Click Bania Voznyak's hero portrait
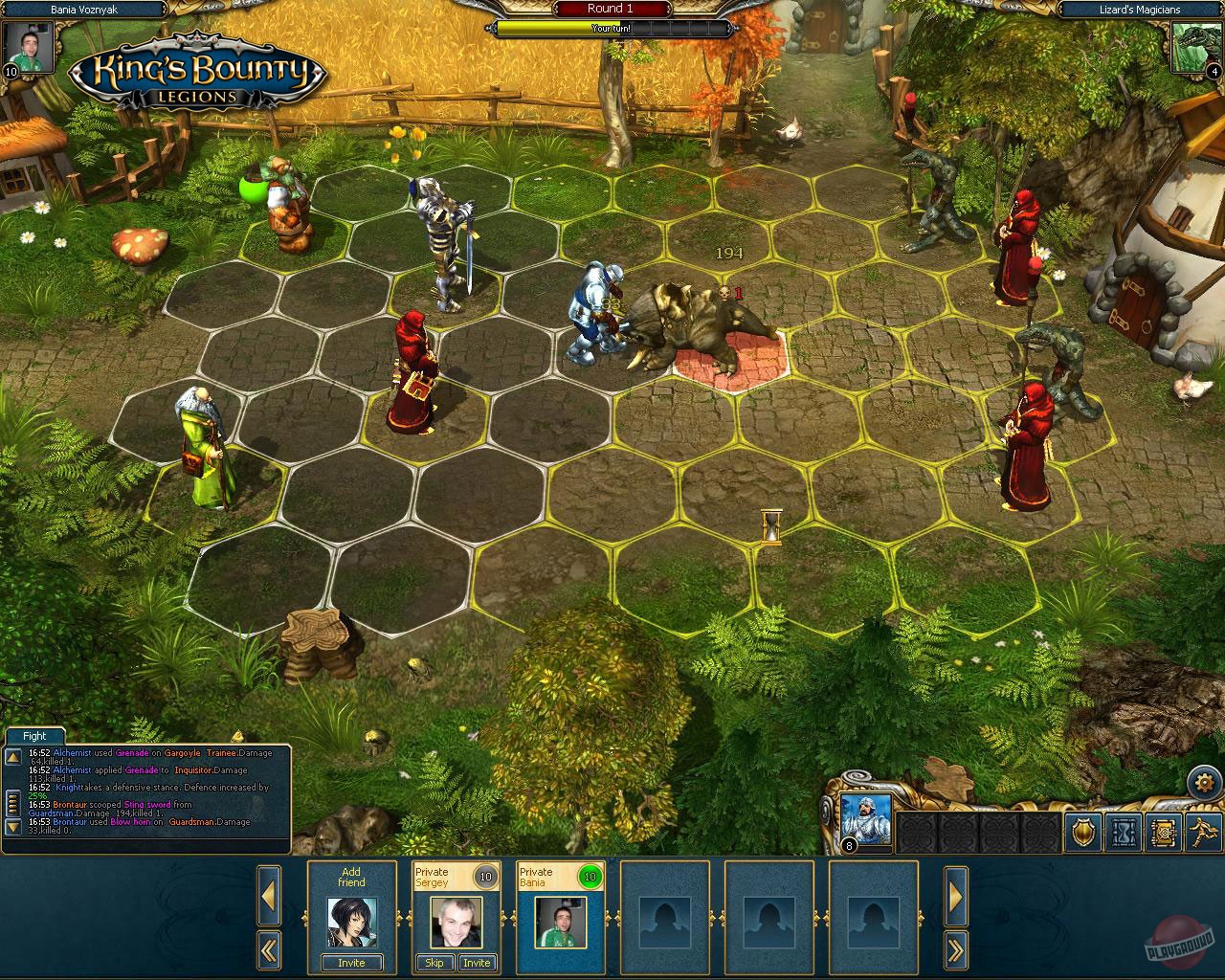This screenshot has width=1225, height=980. [27, 46]
